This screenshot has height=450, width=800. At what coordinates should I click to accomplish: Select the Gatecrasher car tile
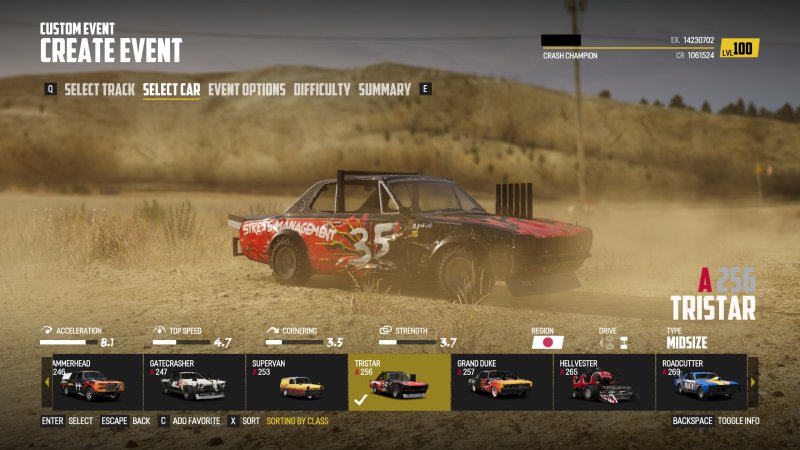[194, 382]
